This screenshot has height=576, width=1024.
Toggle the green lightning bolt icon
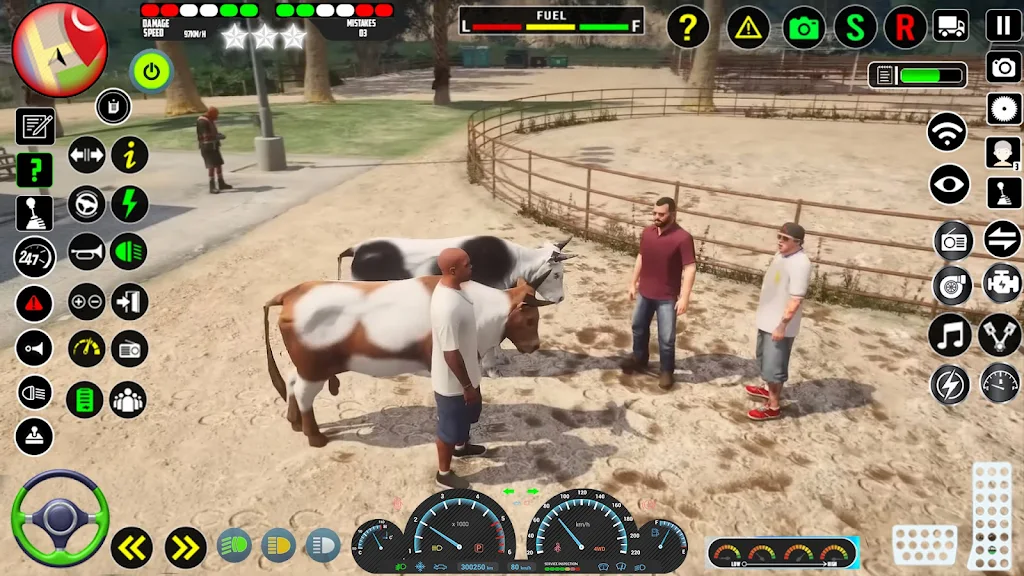point(129,204)
